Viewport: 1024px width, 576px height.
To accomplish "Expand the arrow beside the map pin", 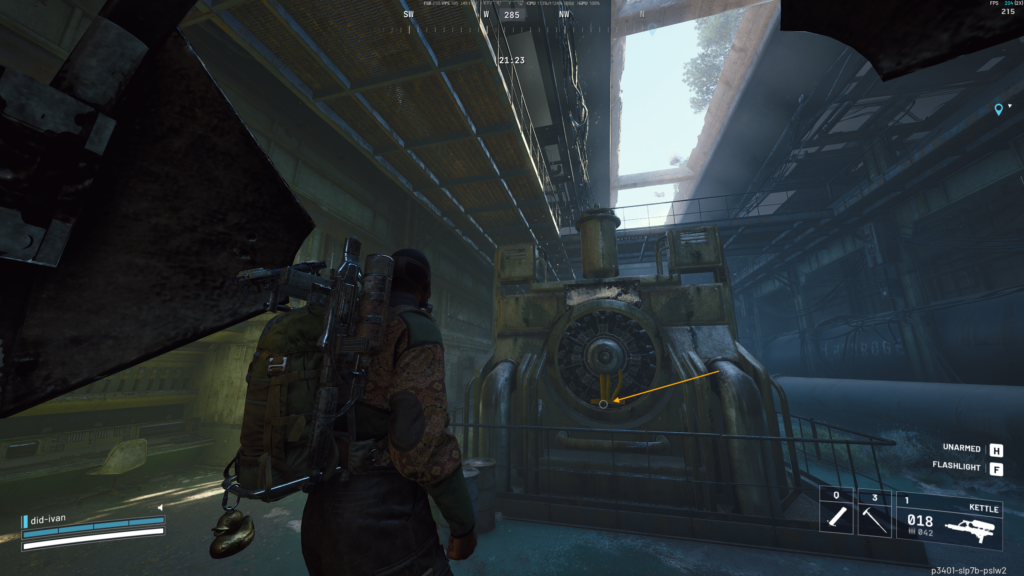I will coord(1010,106).
